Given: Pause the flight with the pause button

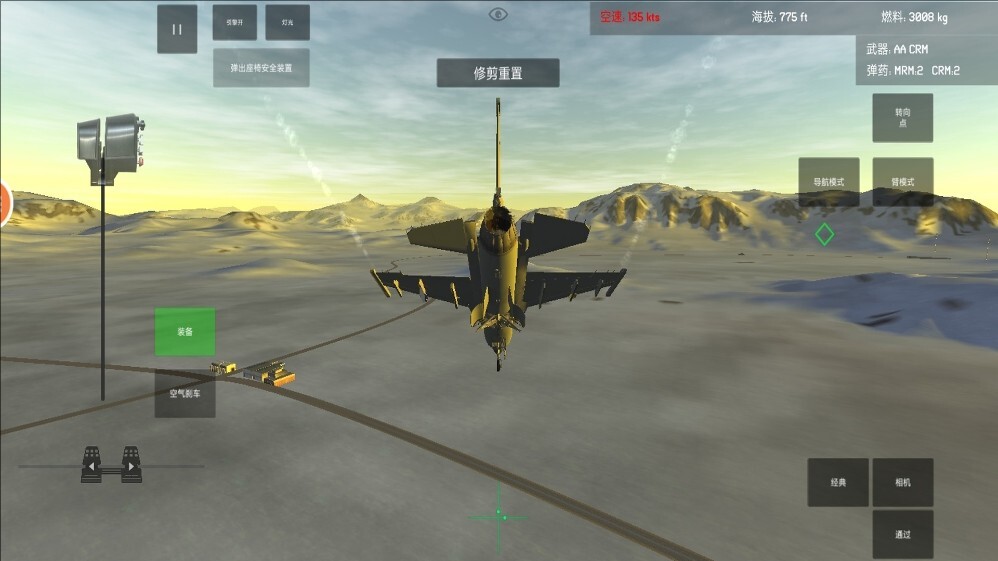Looking at the screenshot, I should click(177, 29).
